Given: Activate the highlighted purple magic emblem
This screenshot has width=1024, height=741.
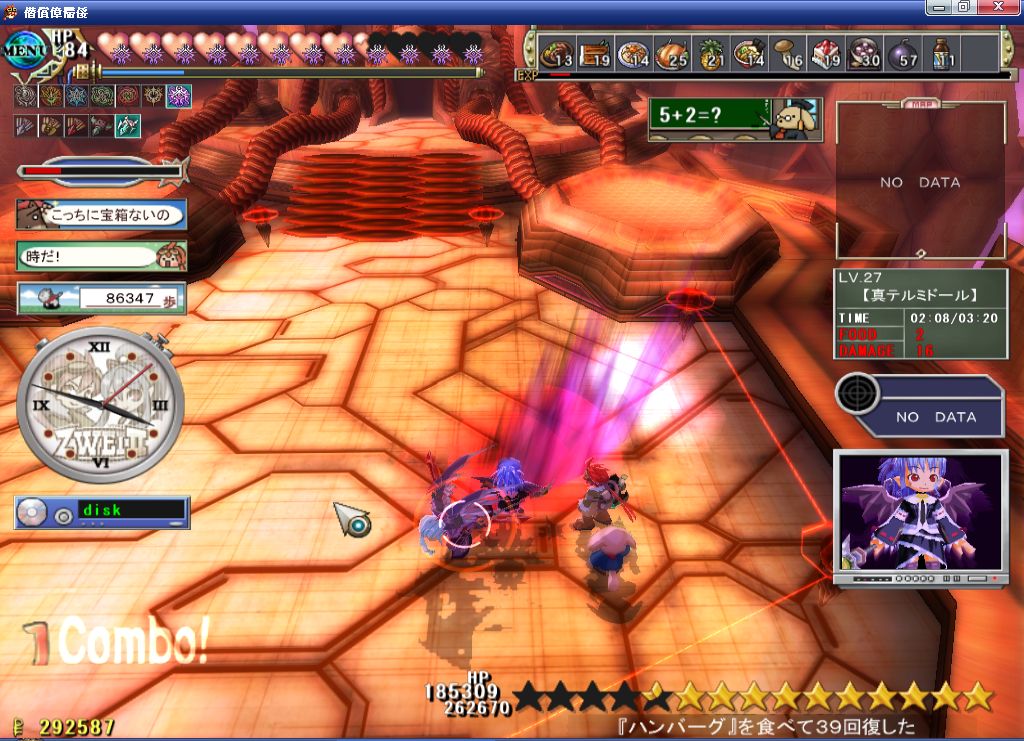Looking at the screenshot, I should tap(179, 96).
